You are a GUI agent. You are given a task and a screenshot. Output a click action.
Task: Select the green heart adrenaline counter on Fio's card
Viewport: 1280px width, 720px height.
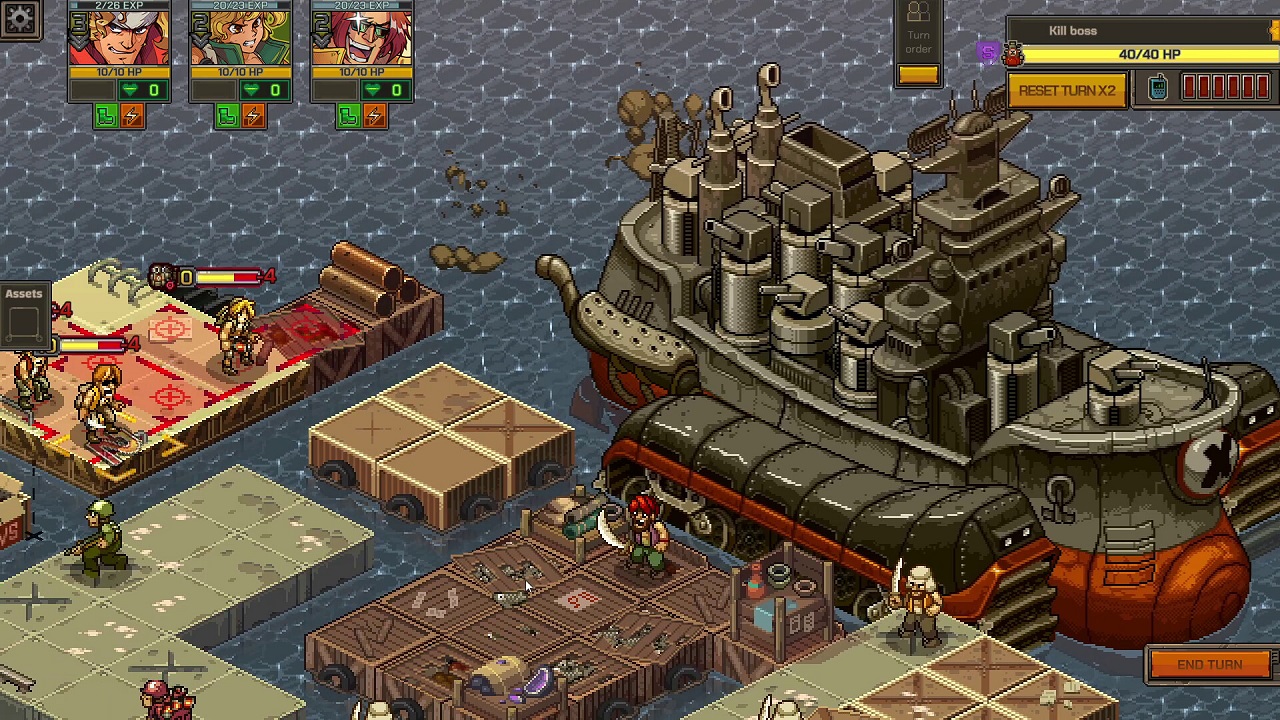tap(253, 89)
